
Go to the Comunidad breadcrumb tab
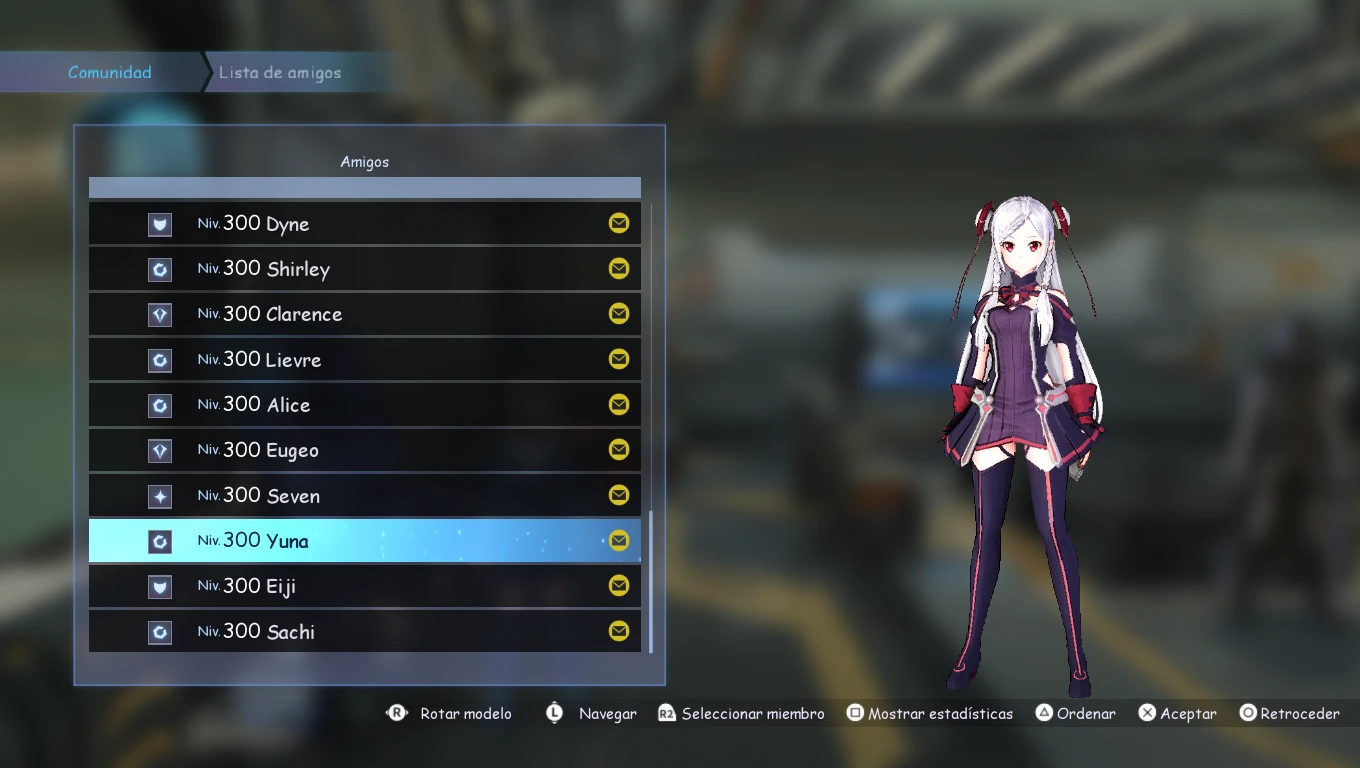pos(110,73)
